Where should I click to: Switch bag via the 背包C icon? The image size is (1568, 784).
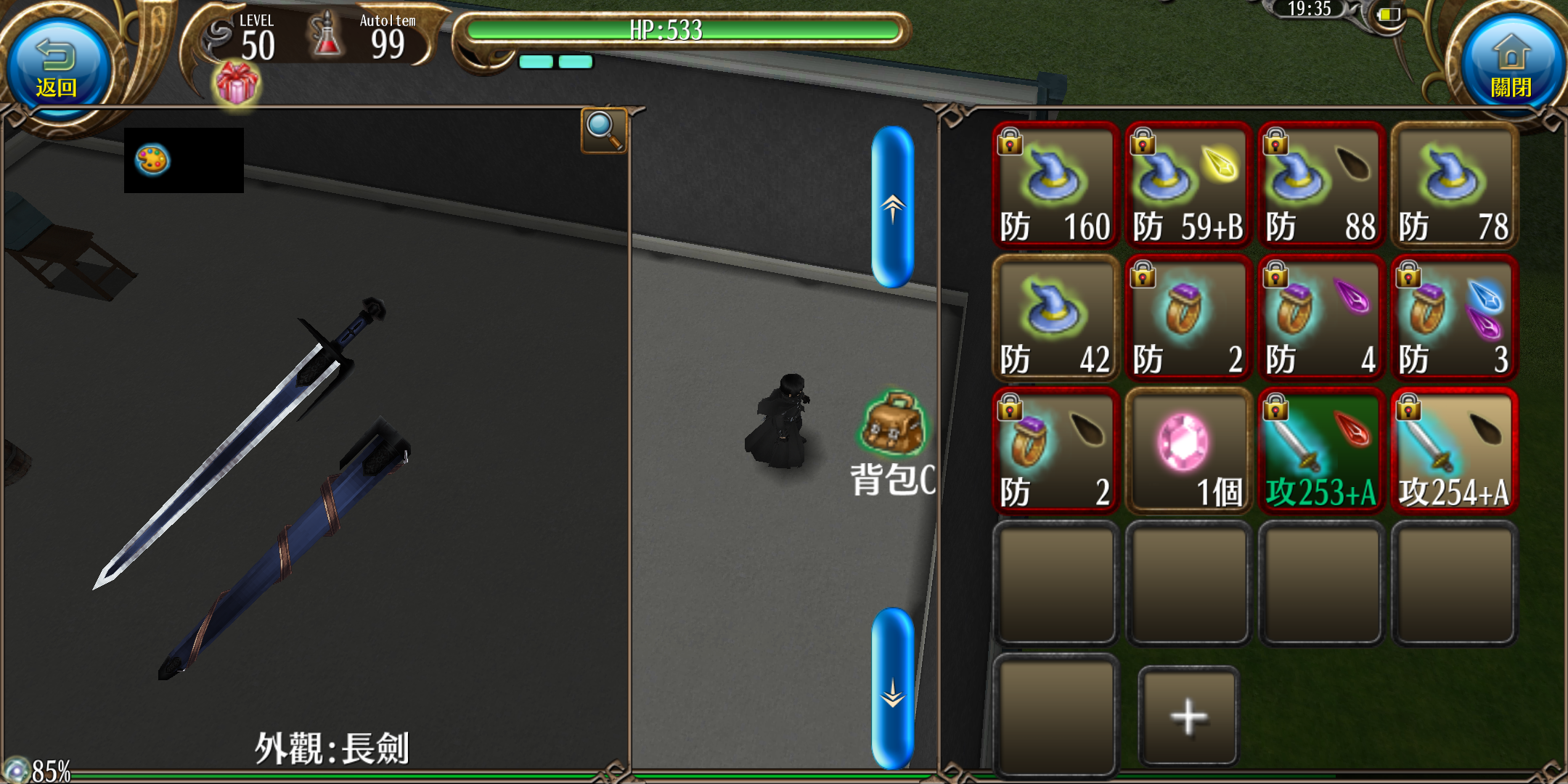(893, 444)
